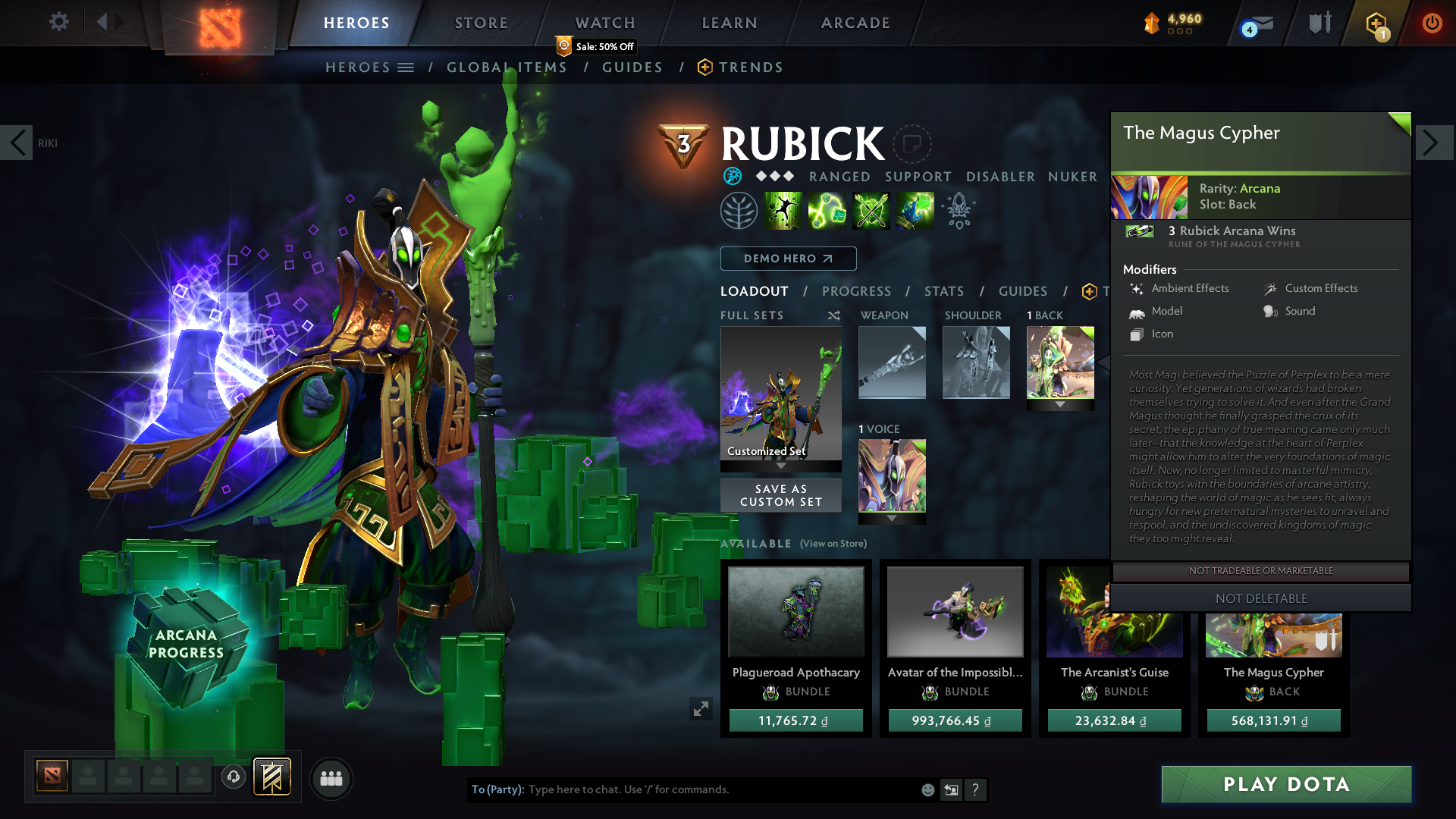Screen dimensions: 1456x819
Task: Click the Demo Hero button
Action: click(788, 259)
